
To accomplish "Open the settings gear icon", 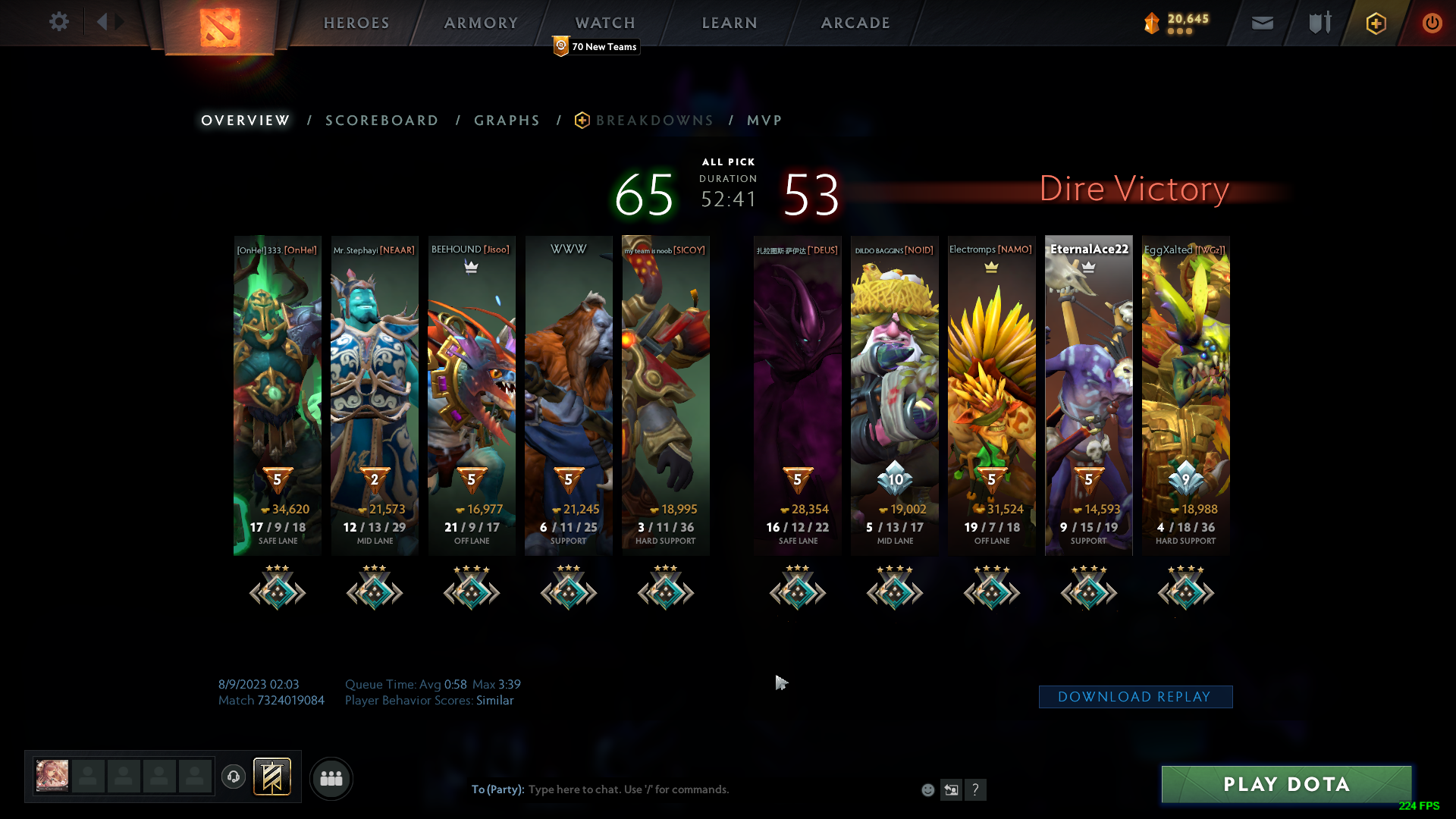I will tap(59, 22).
